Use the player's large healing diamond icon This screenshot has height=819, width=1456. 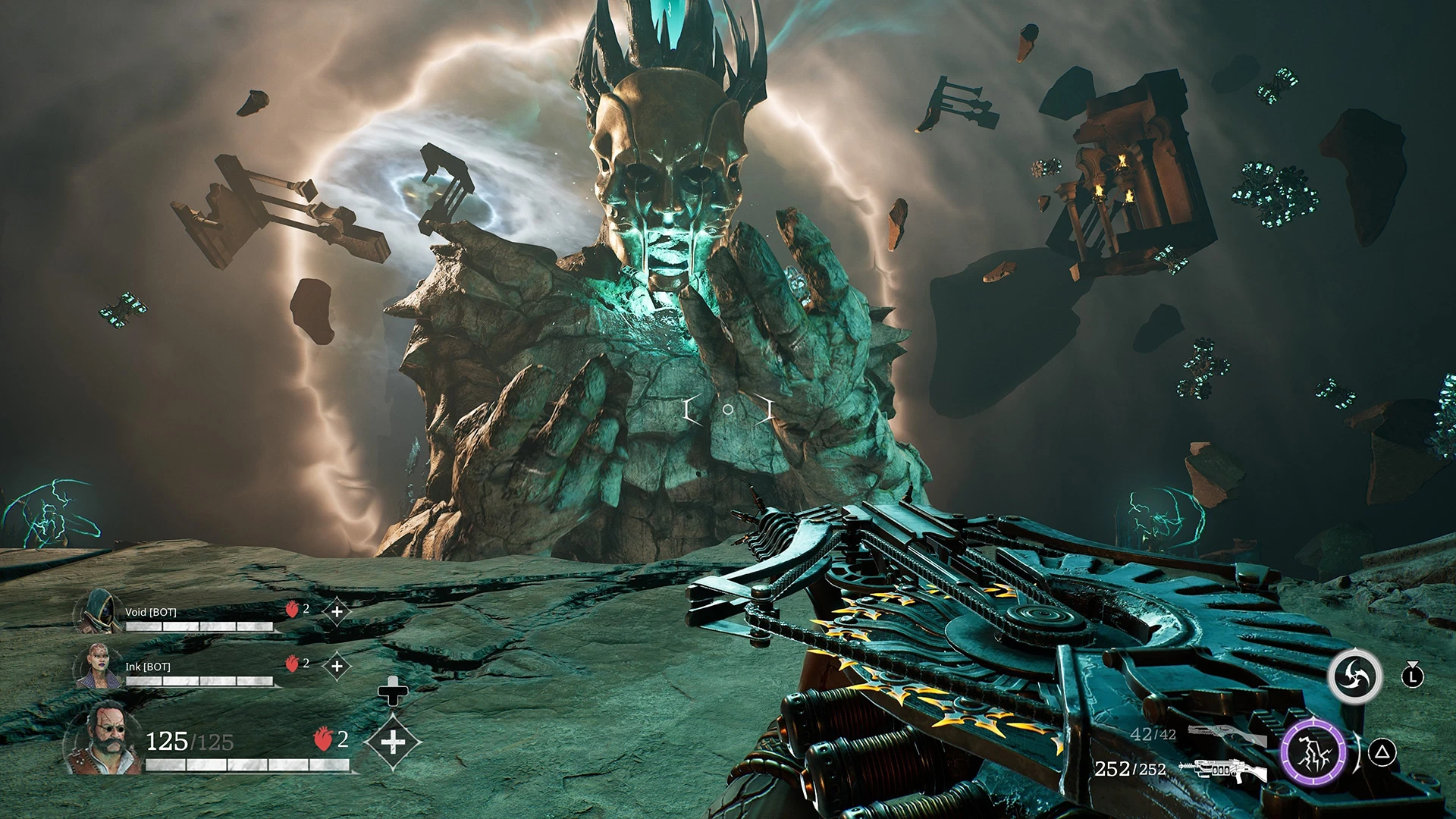click(392, 742)
